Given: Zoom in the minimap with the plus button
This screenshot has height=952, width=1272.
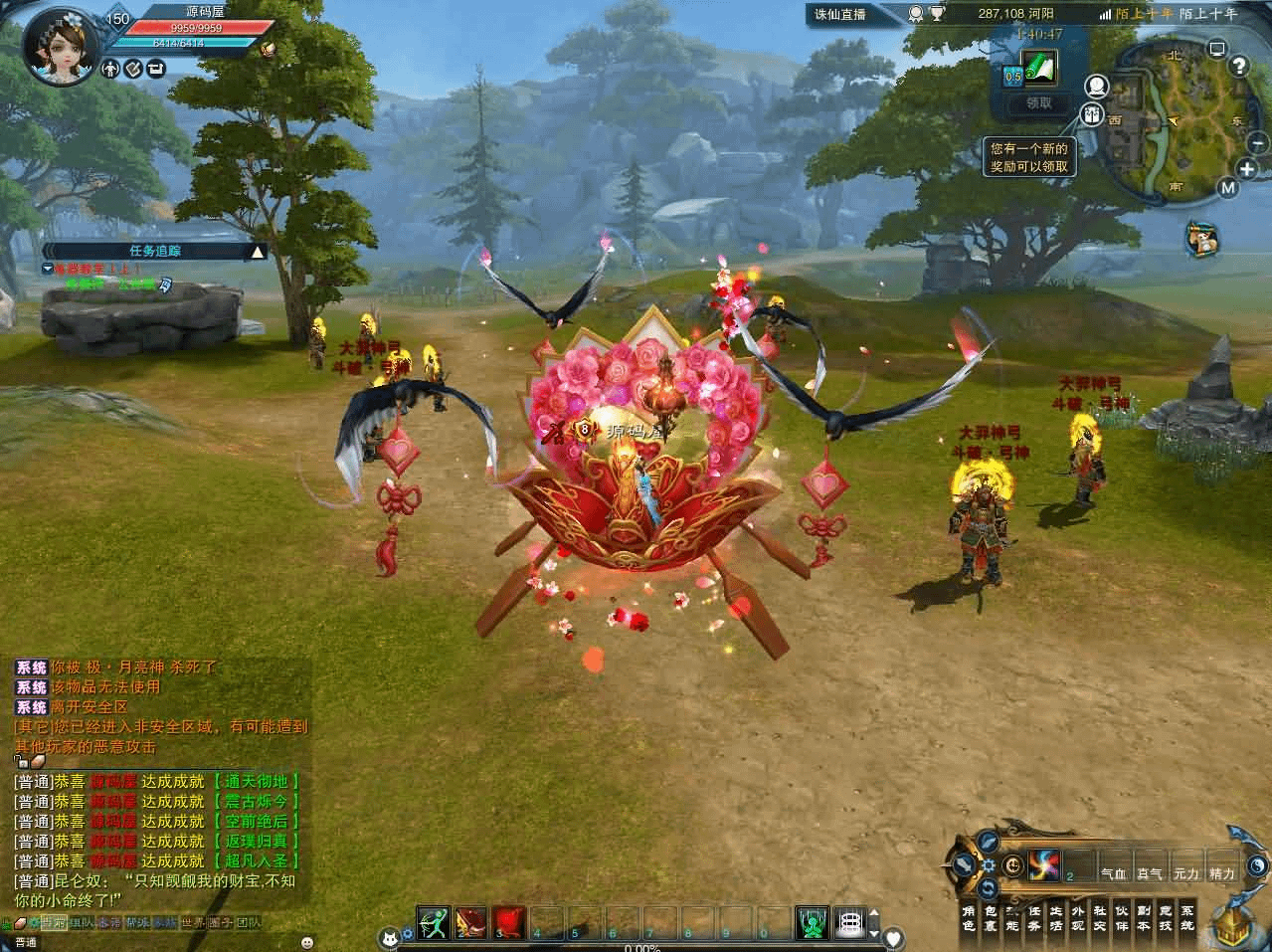Looking at the screenshot, I should 1248,168.
